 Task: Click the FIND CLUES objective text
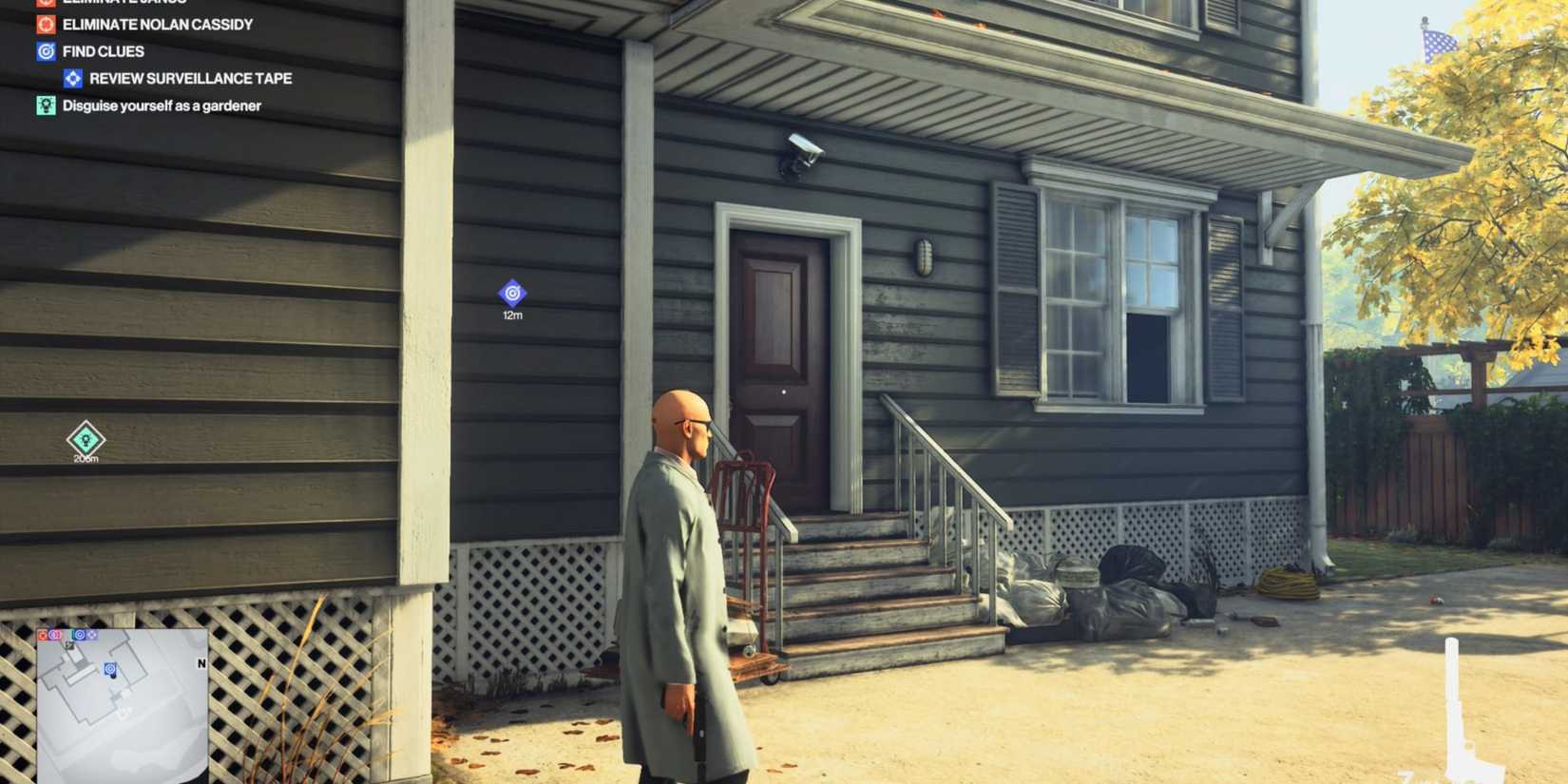click(x=102, y=51)
